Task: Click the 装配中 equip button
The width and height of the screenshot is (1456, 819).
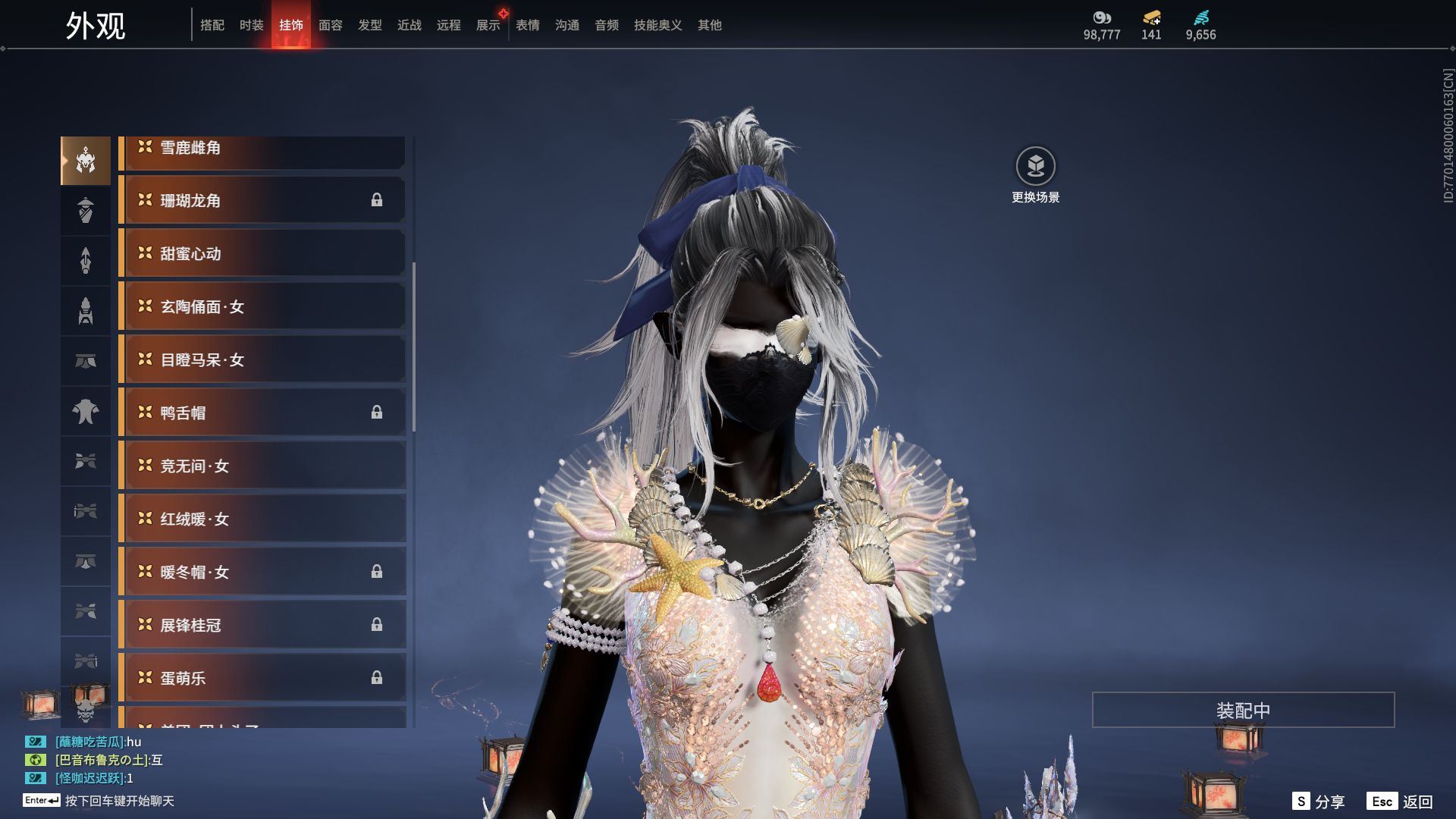Action: pos(1243,710)
